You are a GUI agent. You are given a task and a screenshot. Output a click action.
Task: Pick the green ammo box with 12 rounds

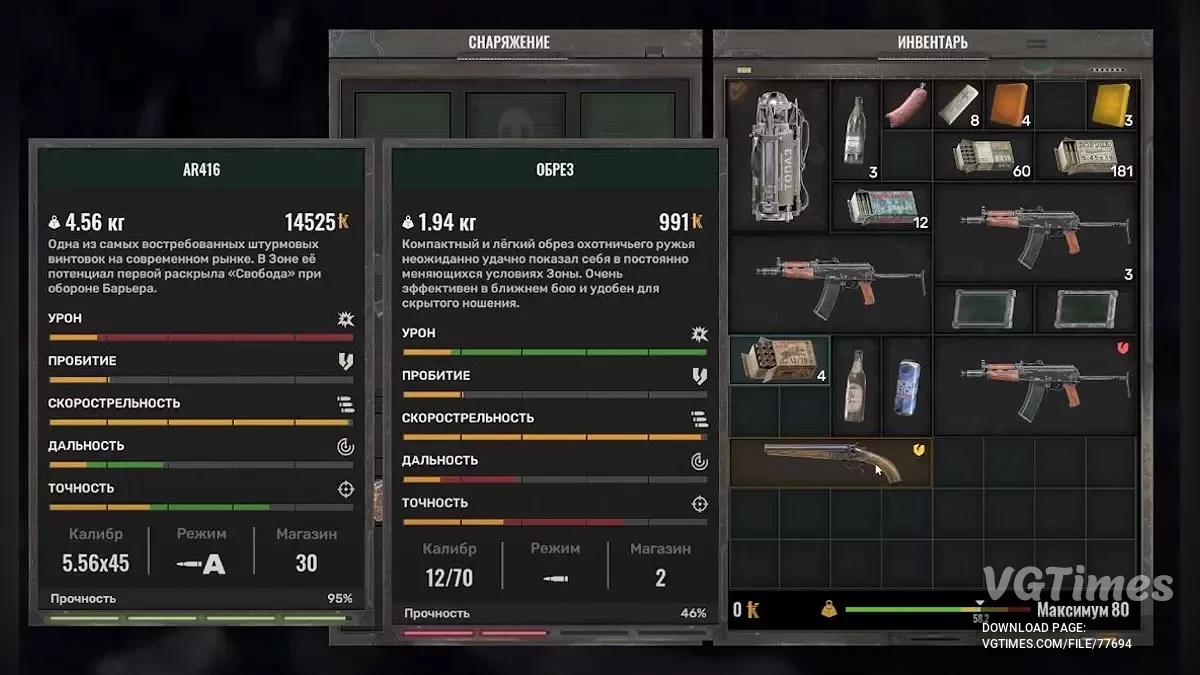pos(880,207)
